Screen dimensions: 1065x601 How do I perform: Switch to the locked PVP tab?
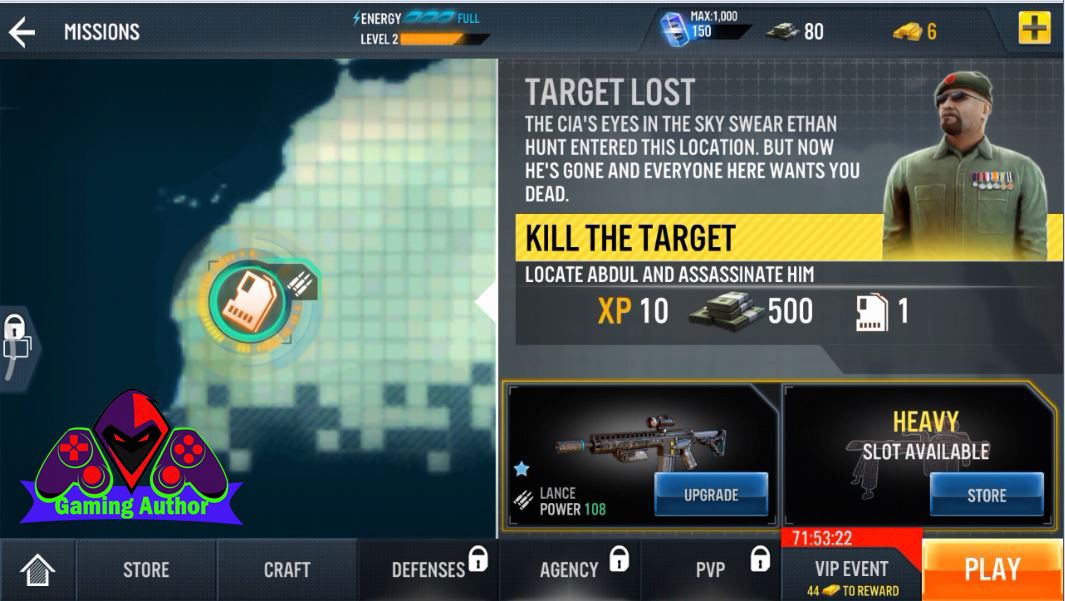click(x=711, y=570)
